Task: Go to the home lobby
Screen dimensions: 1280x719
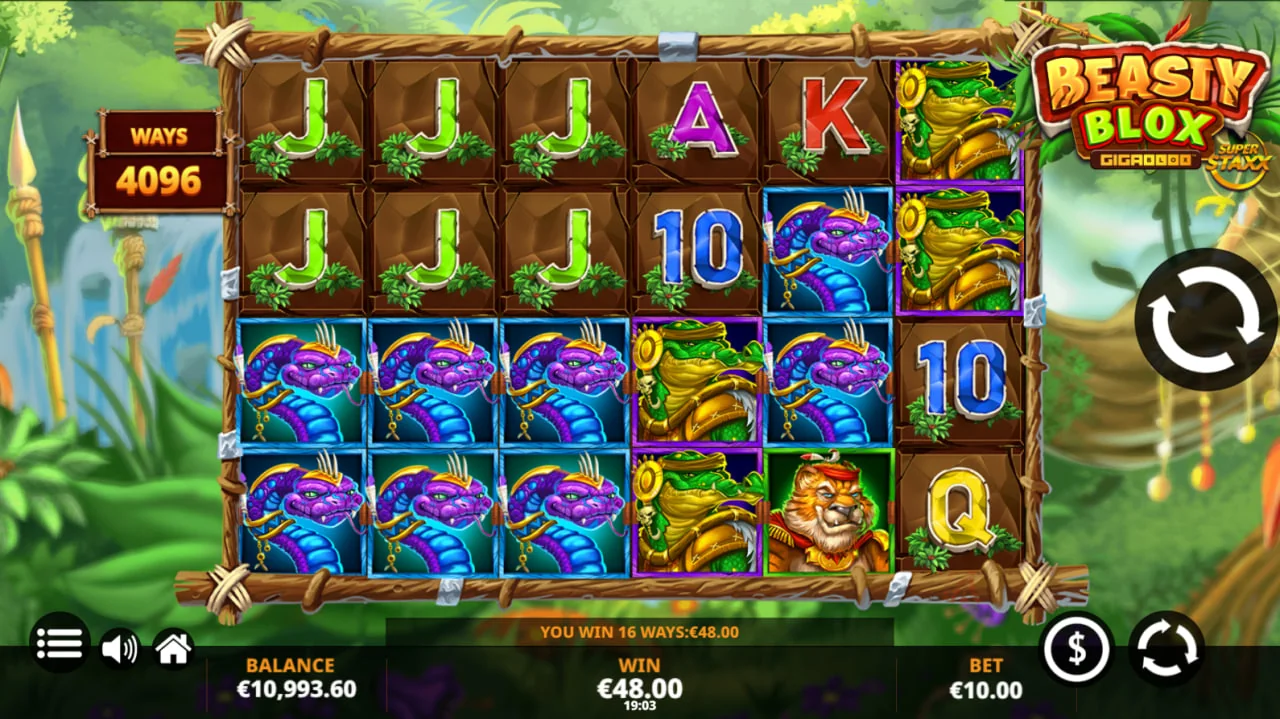Action: (173, 649)
